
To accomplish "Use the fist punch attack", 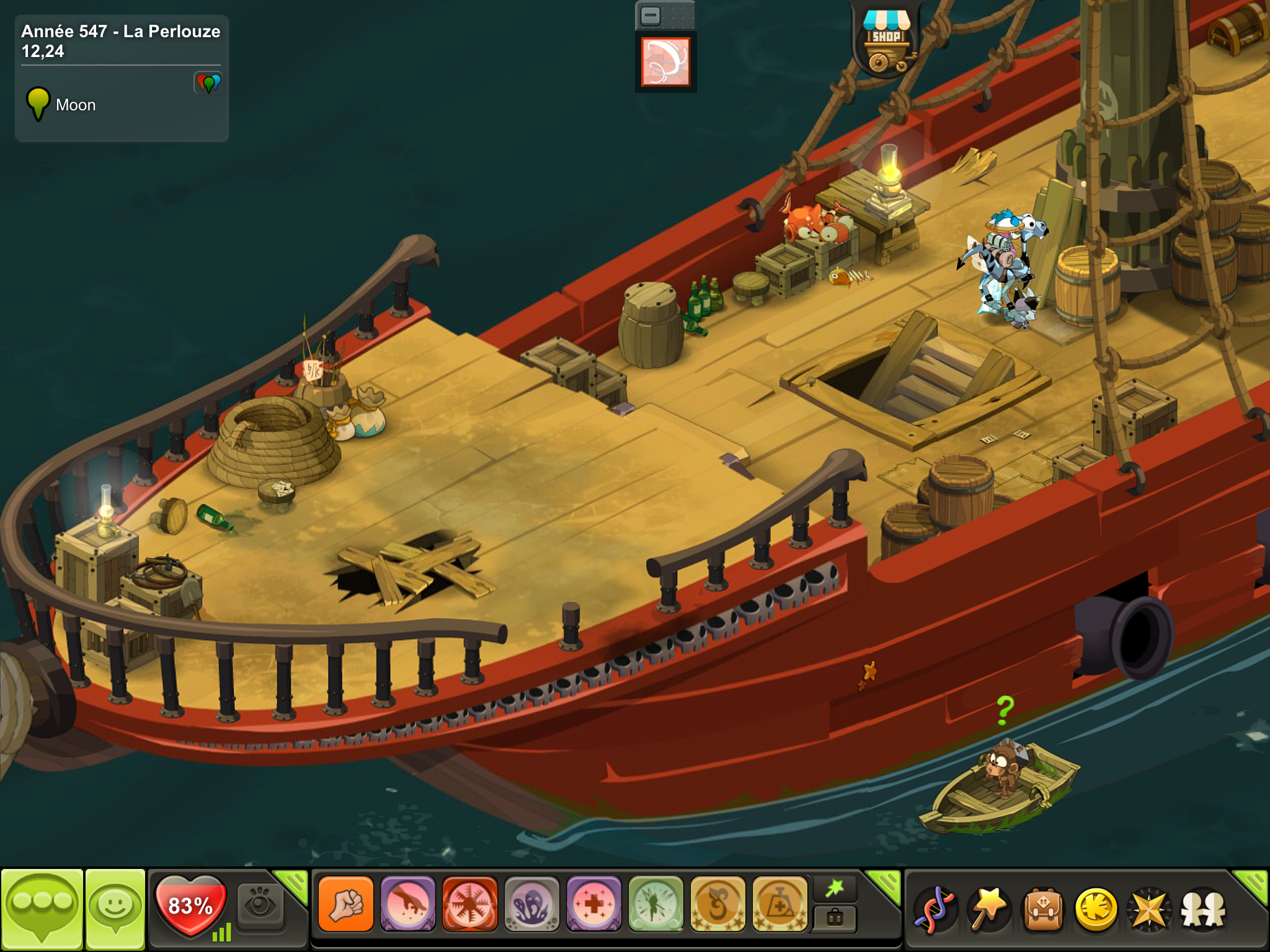I will tap(346, 904).
